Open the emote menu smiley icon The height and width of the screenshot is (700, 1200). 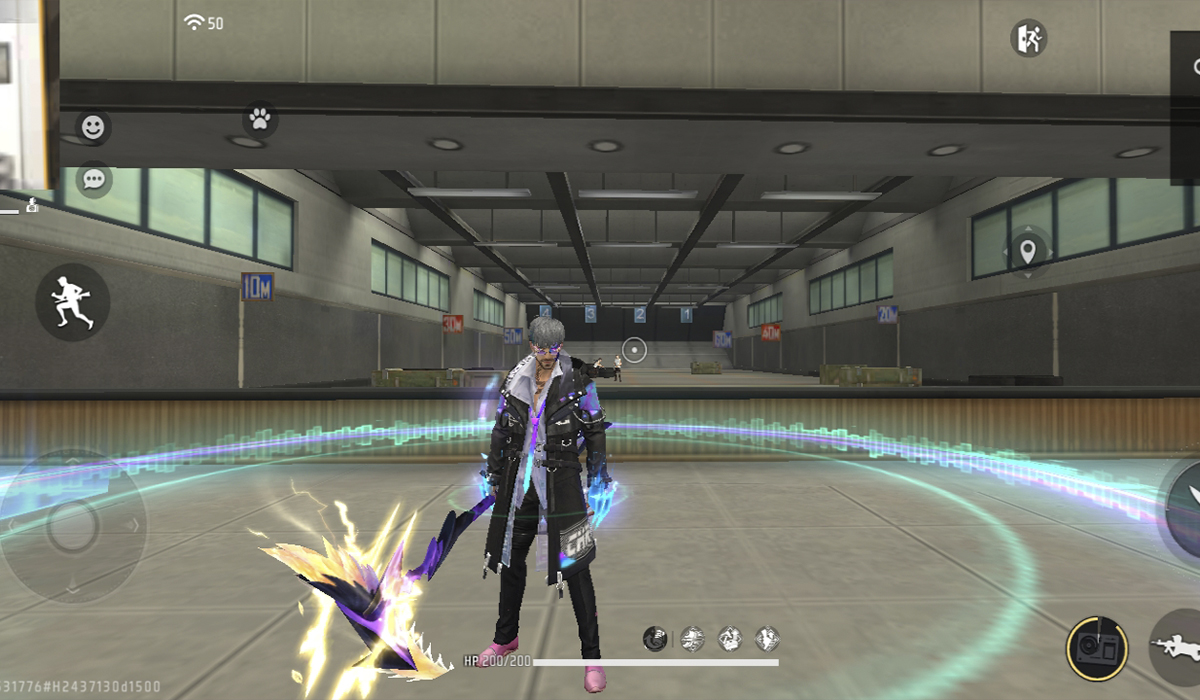[93, 127]
